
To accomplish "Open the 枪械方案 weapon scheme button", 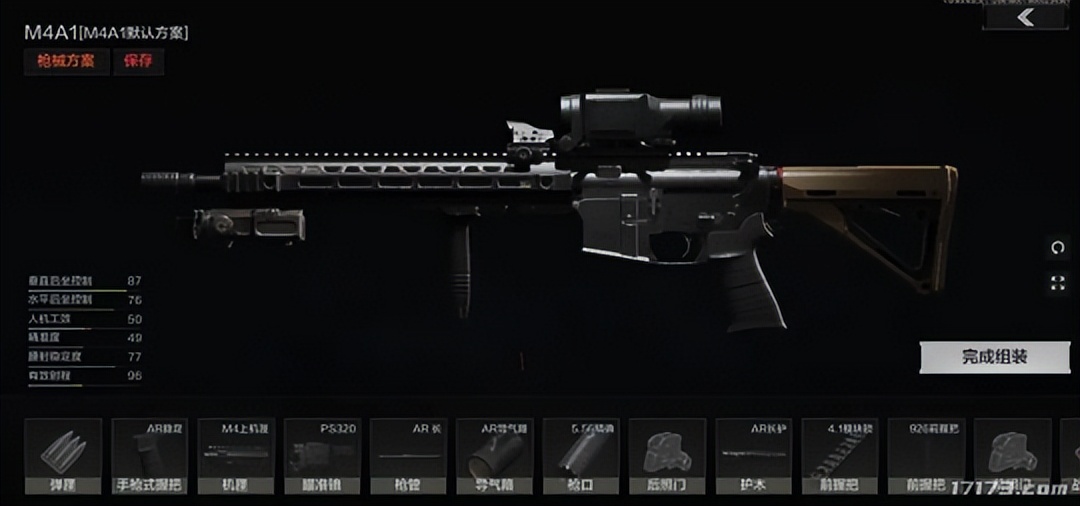I will coord(66,61).
